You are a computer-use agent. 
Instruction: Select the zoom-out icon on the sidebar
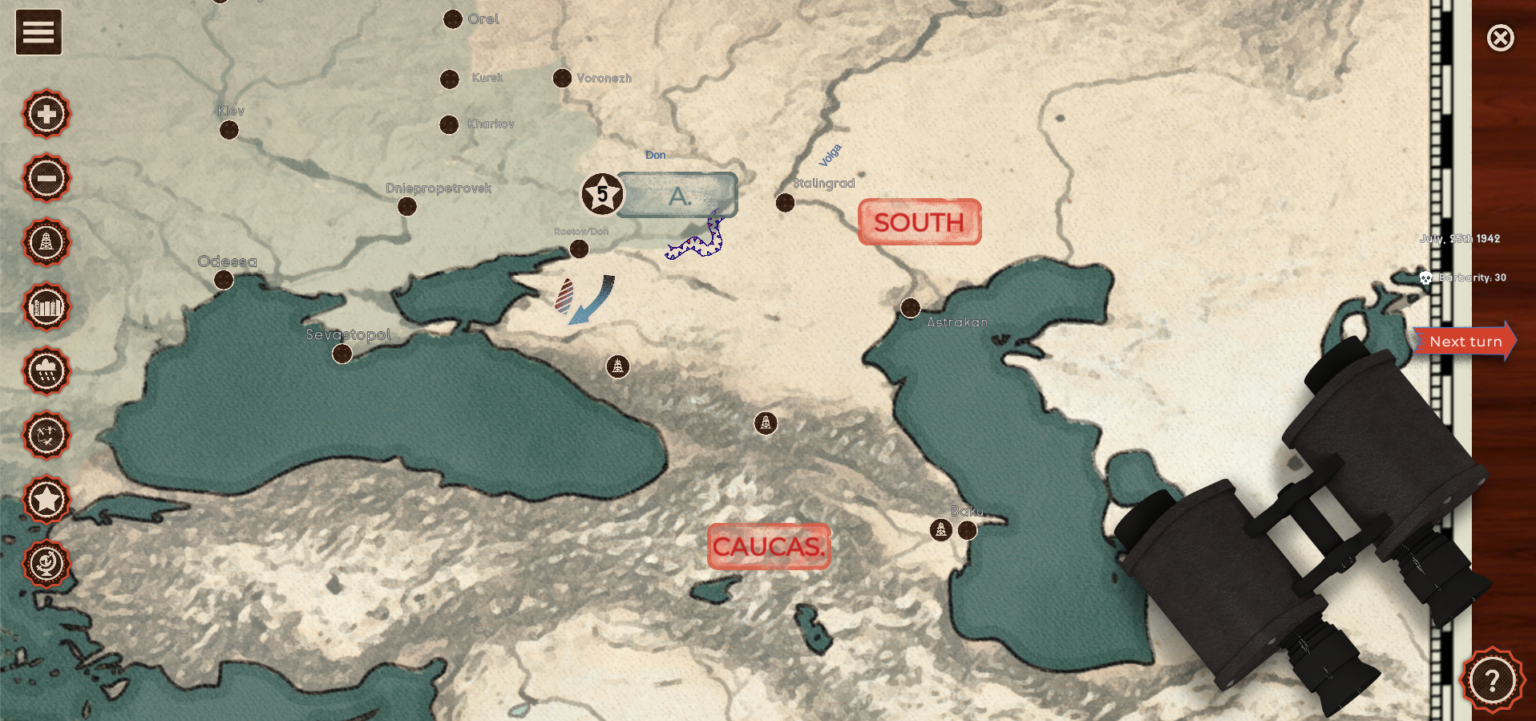click(x=45, y=178)
